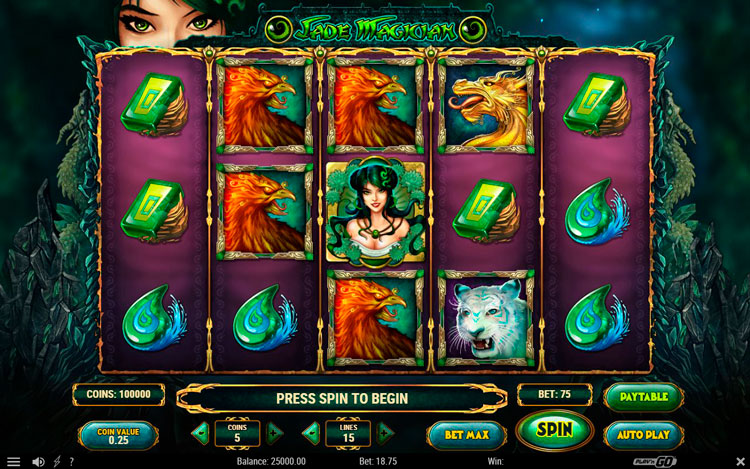This screenshot has height=469, width=750.
Task: Decrease the number of lines
Action: pos(312,434)
